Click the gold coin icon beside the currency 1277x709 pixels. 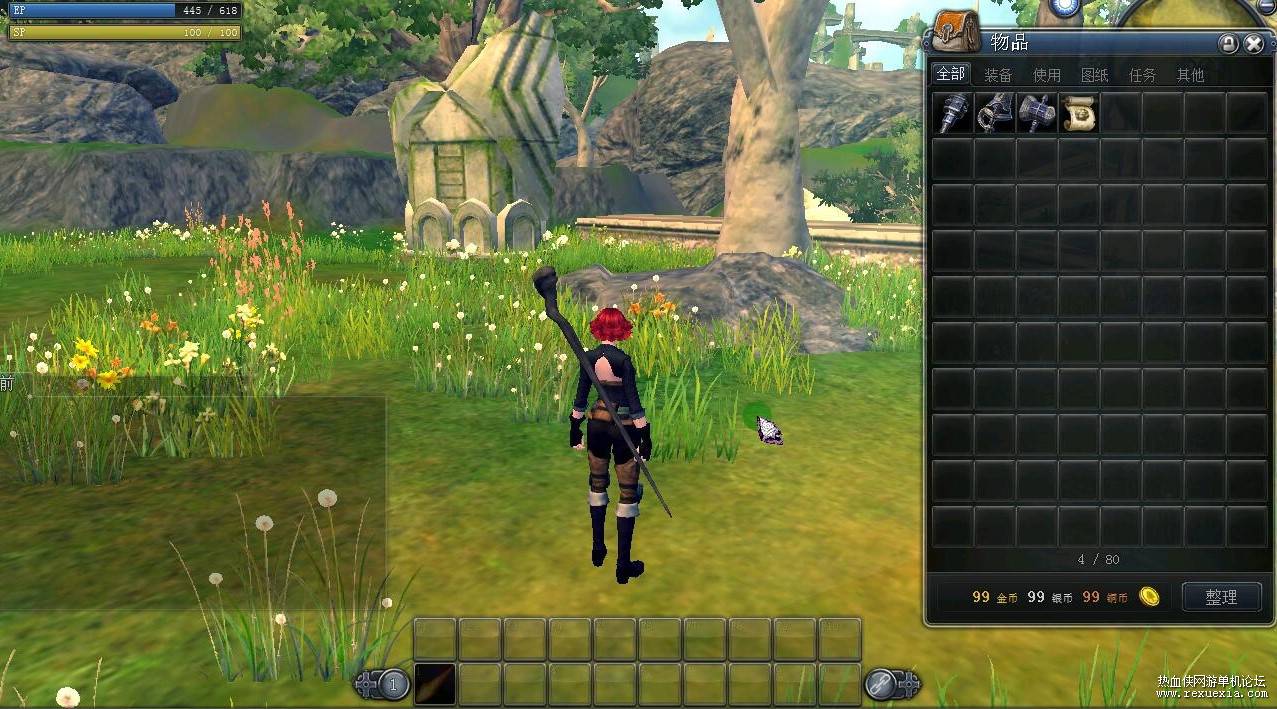(x=1150, y=597)
